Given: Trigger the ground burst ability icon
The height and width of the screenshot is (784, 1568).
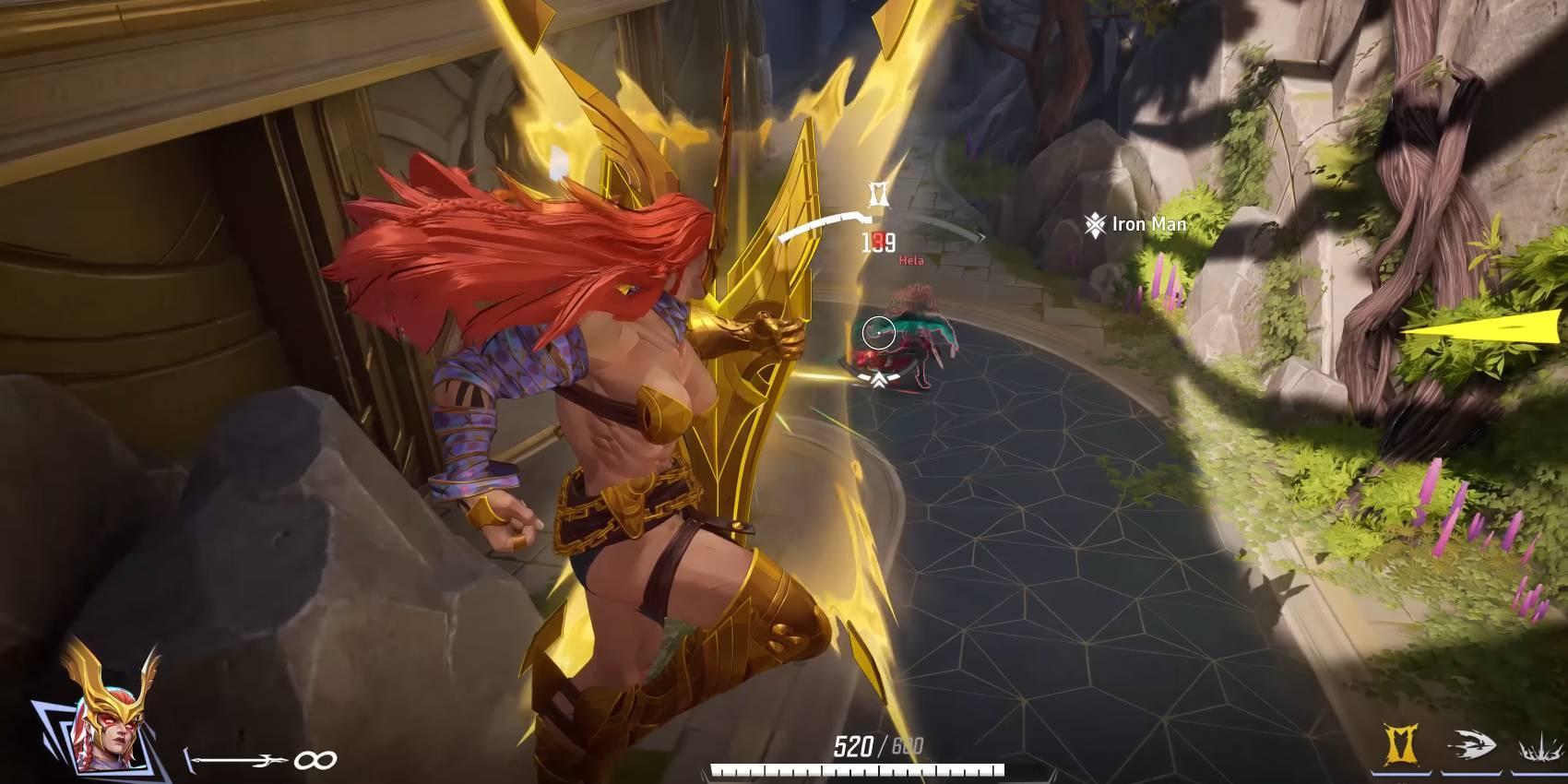Looking at the screenshot, I should coord(1539,749).
